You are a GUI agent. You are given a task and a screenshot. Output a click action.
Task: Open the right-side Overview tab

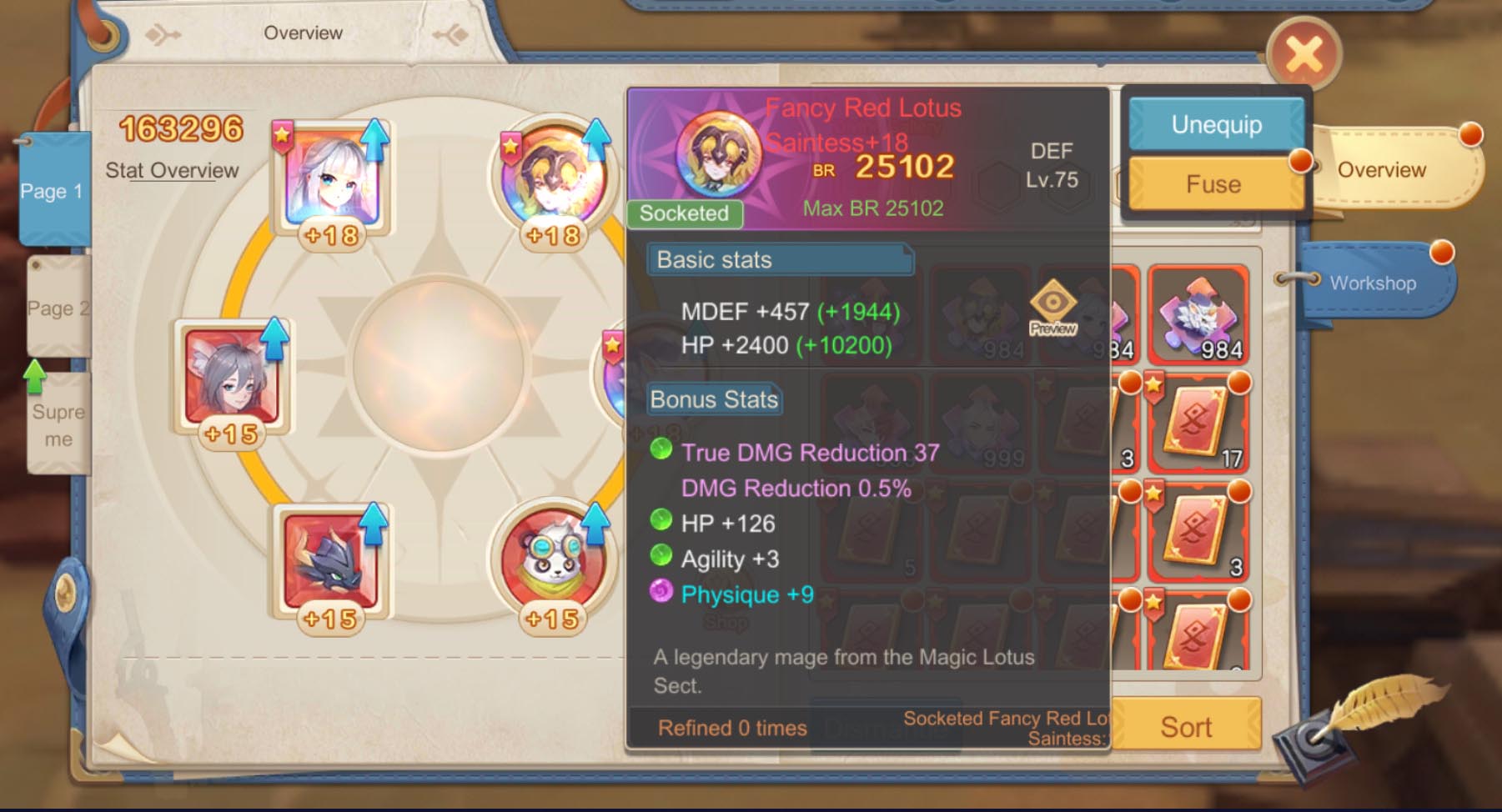pyautogui.click(x=1381, y=170)
